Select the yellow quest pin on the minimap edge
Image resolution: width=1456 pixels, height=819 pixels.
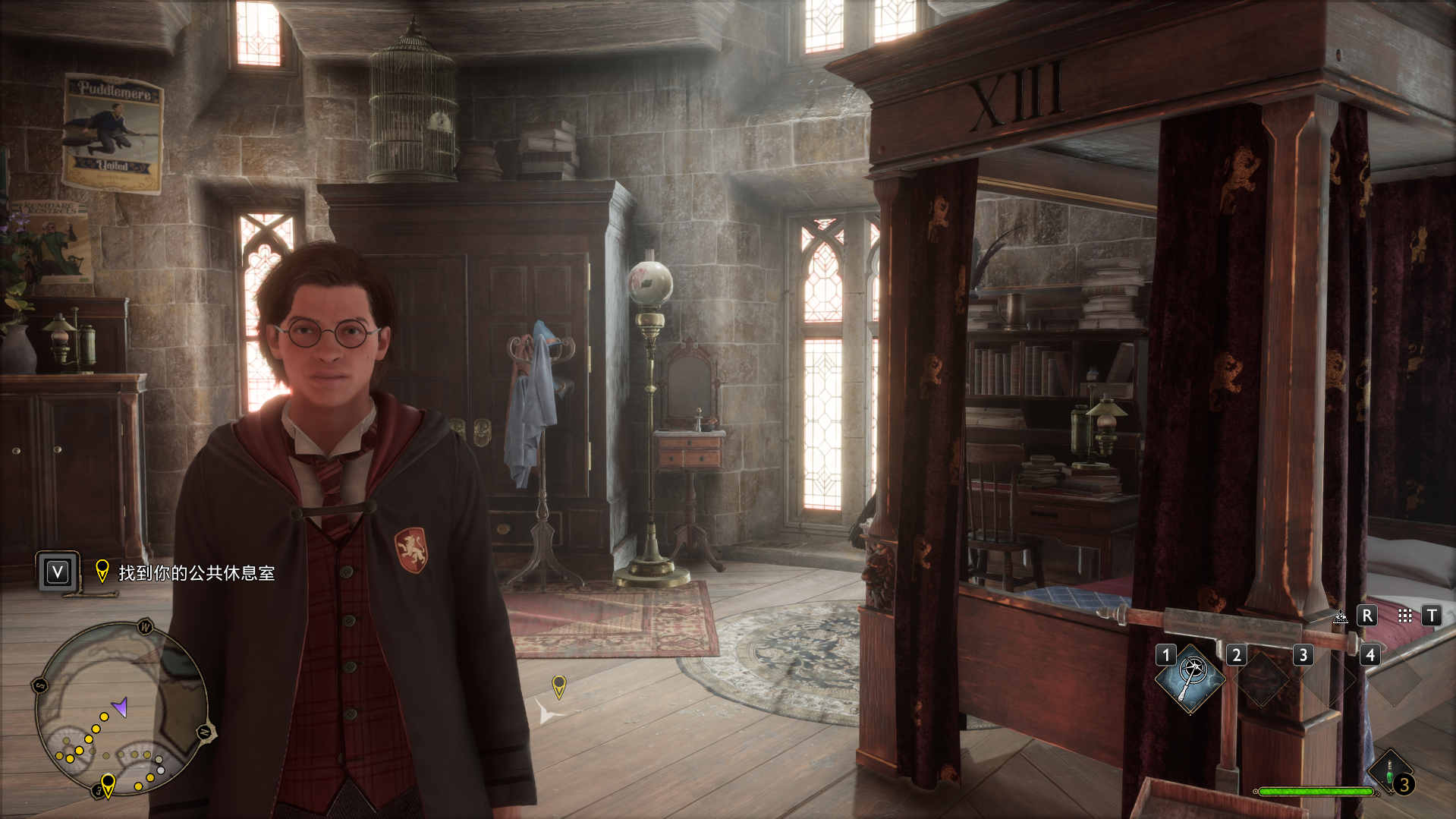(108, 783)
